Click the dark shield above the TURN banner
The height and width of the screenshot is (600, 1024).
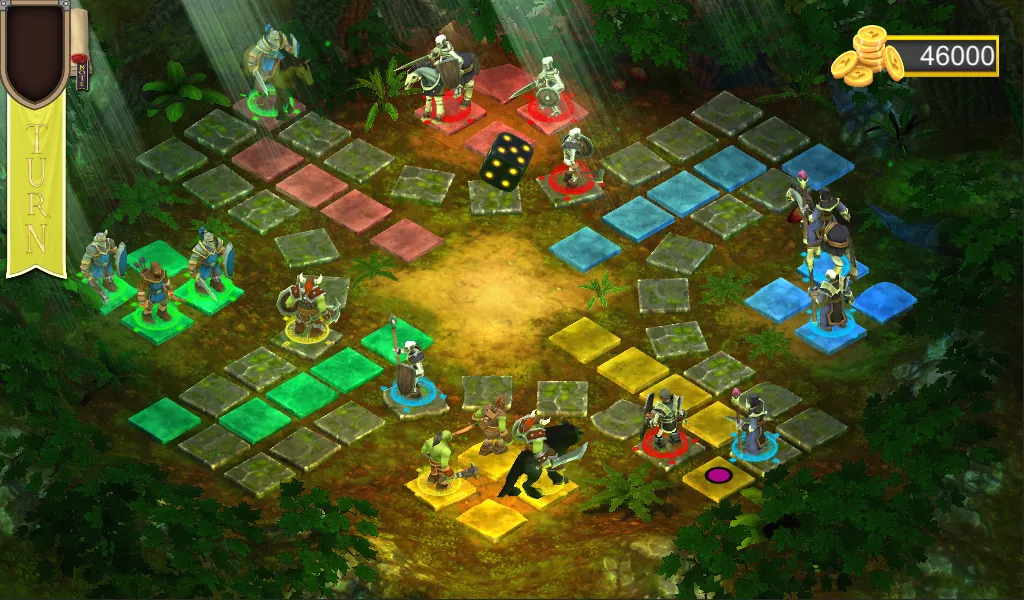35,50
